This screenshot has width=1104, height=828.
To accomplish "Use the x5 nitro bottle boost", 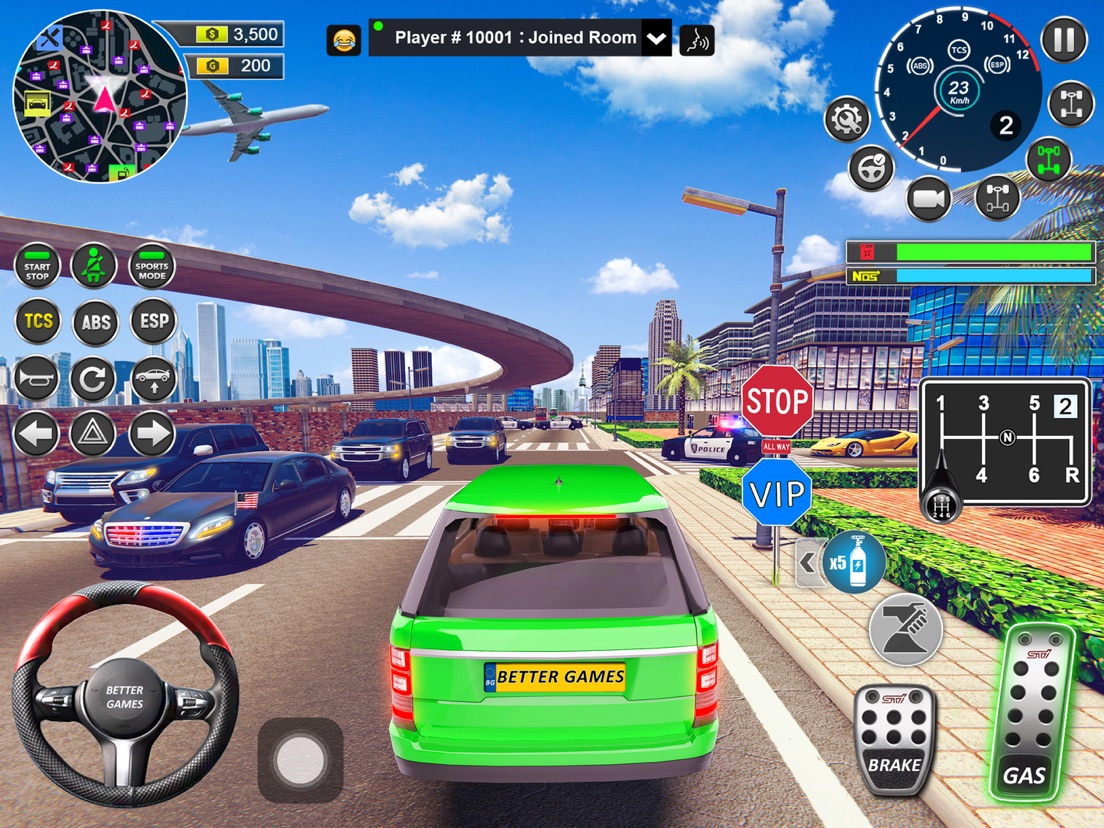I will pos(853,563).
